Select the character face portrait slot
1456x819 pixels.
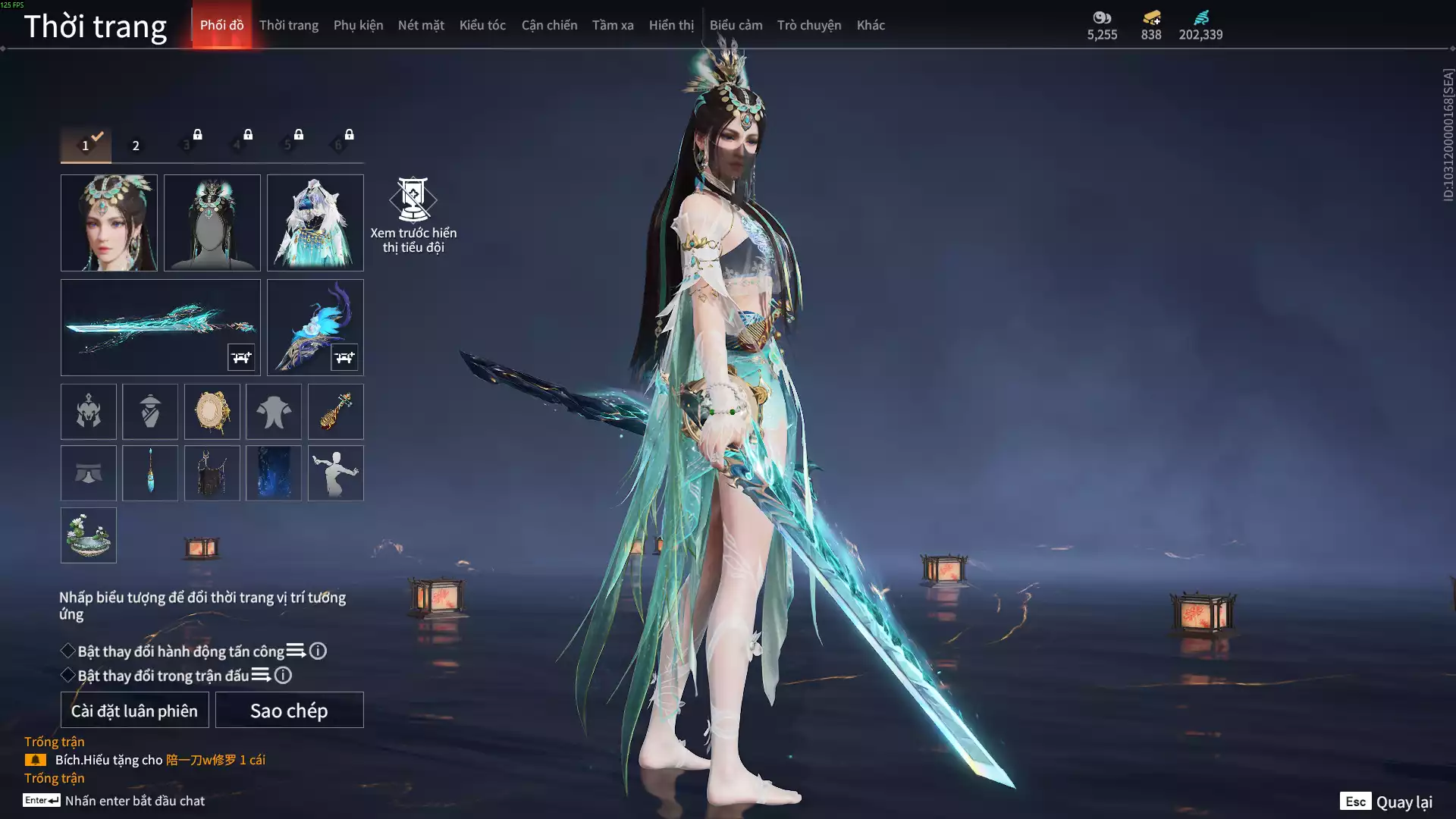(109, 223)
